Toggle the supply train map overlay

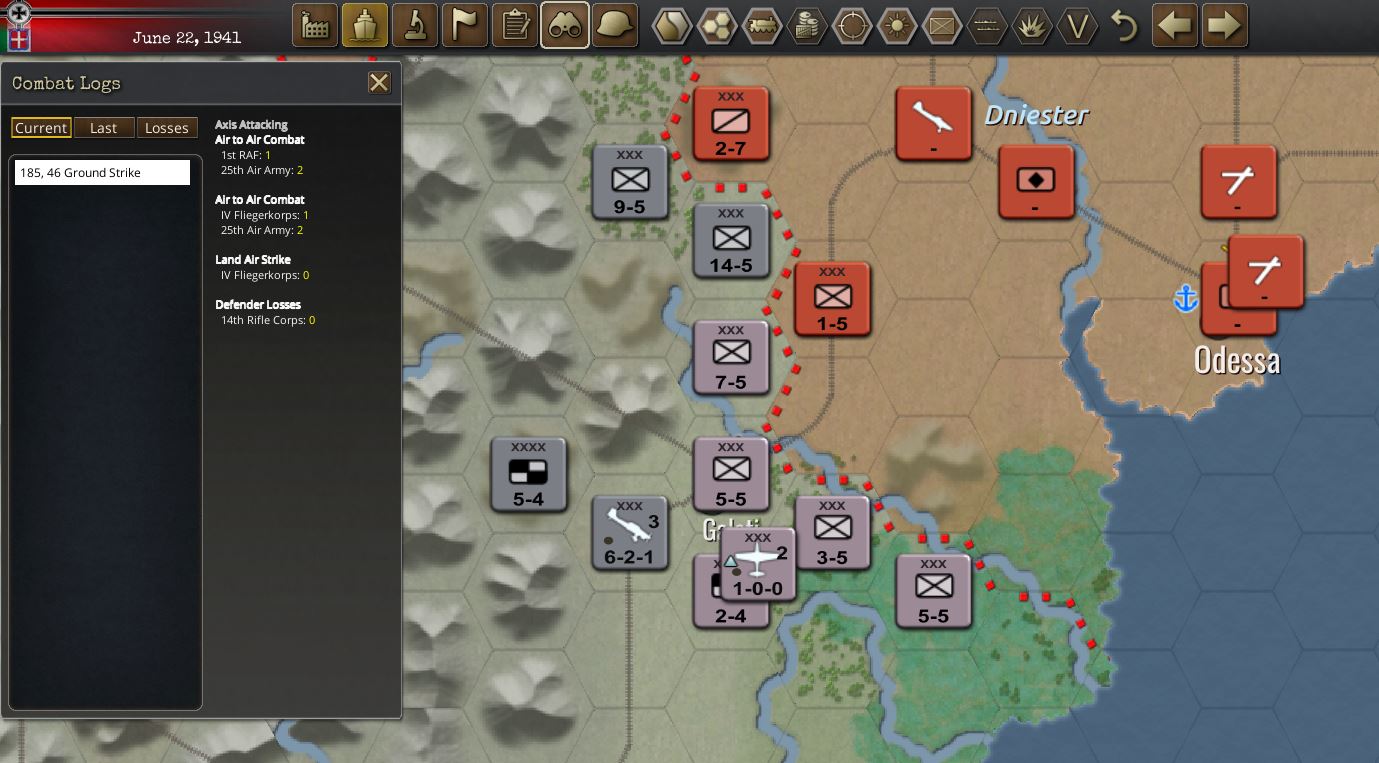(761, 25)
